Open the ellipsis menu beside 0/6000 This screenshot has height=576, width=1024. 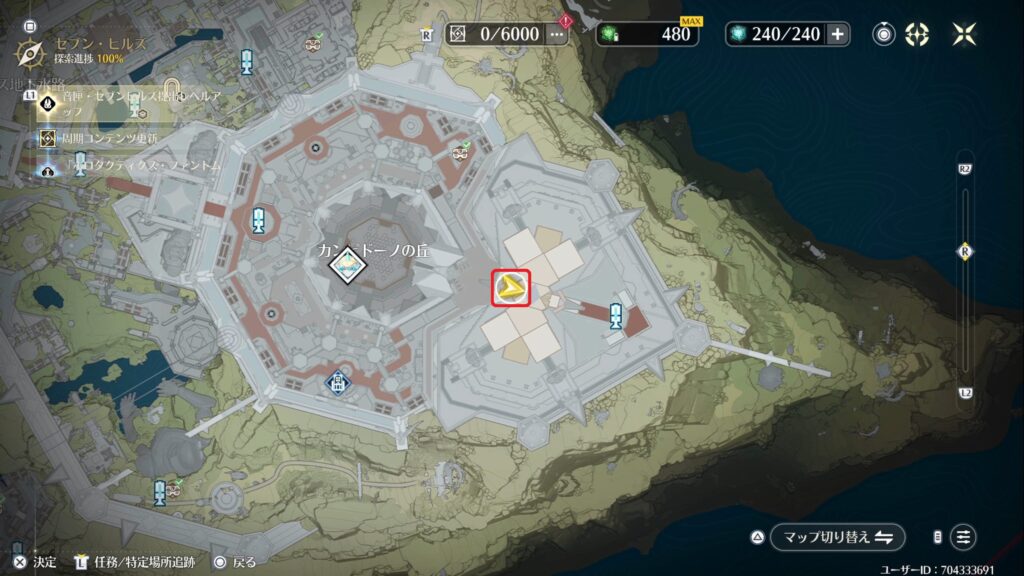click(556, 34)
